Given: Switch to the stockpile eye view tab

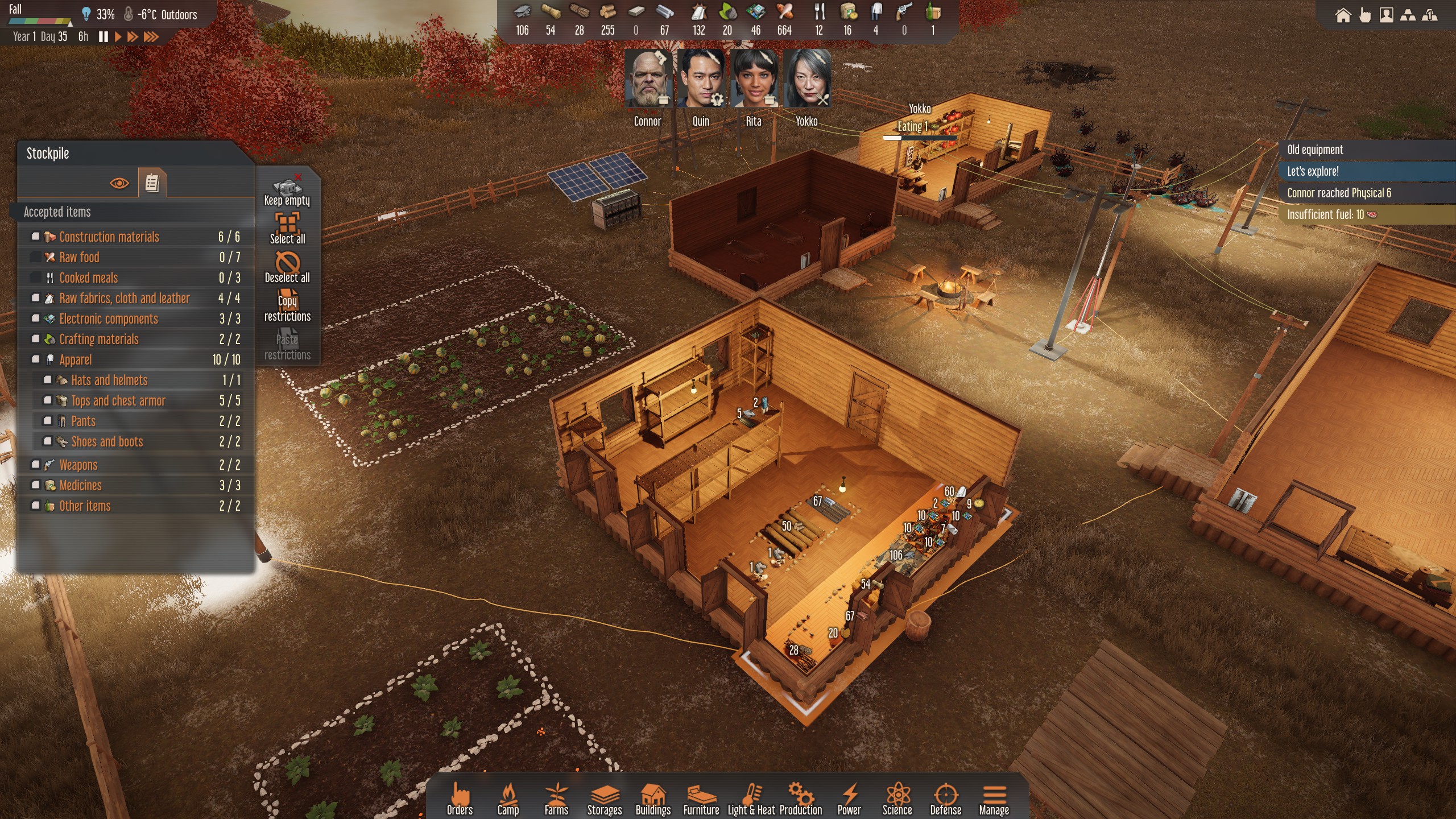Looking at the screenshot, I should (119, 183).
